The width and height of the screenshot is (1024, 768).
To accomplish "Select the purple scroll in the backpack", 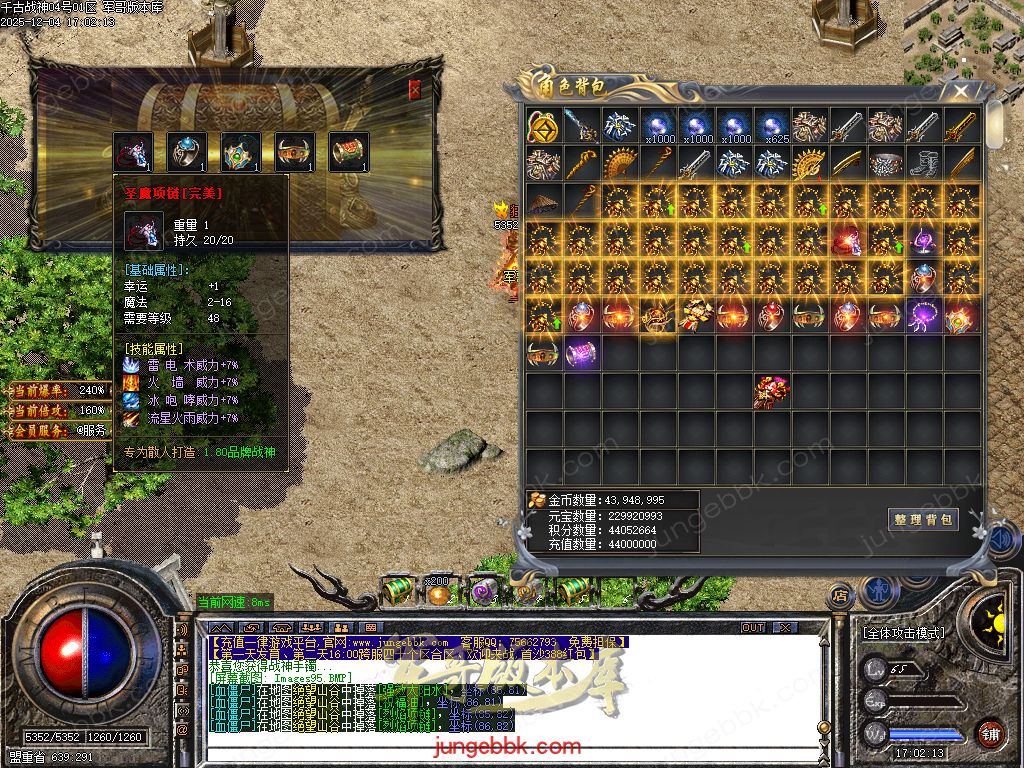I will click(x=582, y=353).
